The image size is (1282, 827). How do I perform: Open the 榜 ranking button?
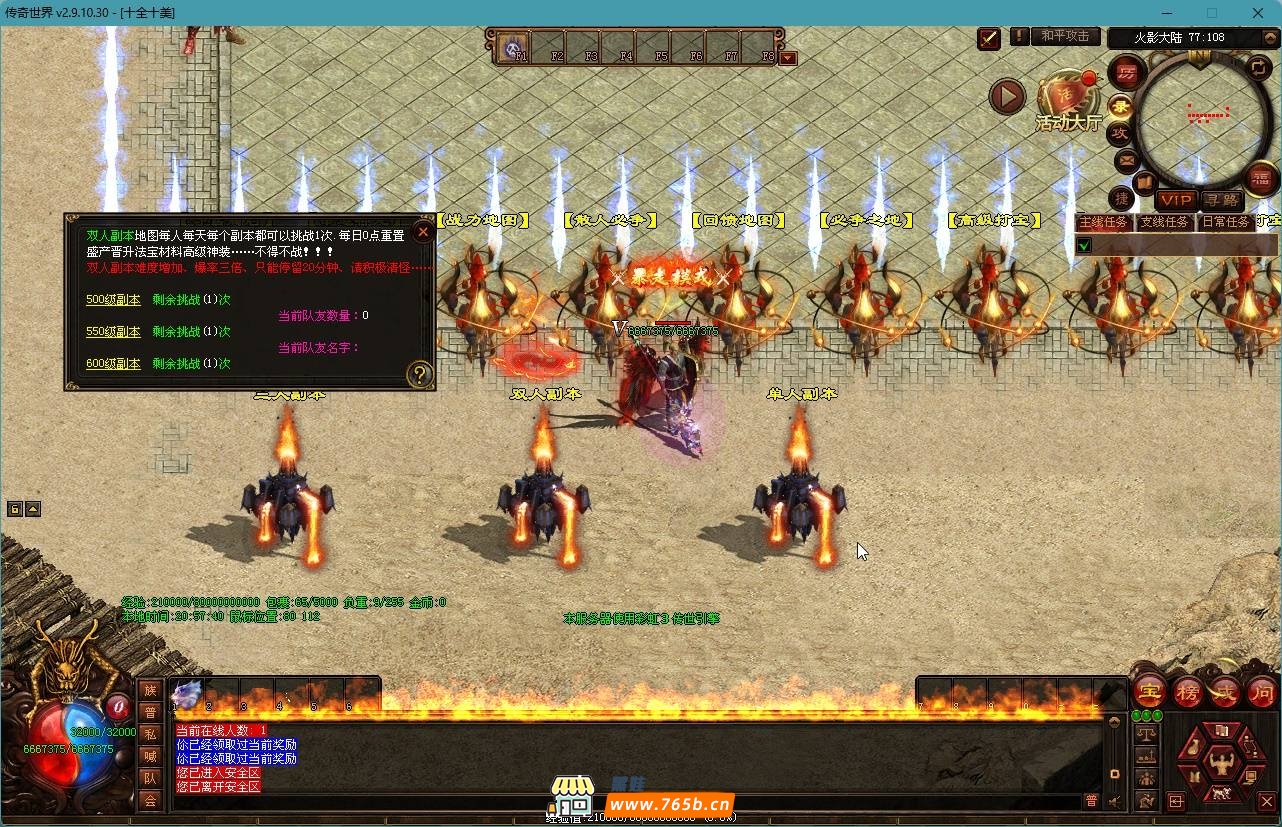click(1188, 691)
